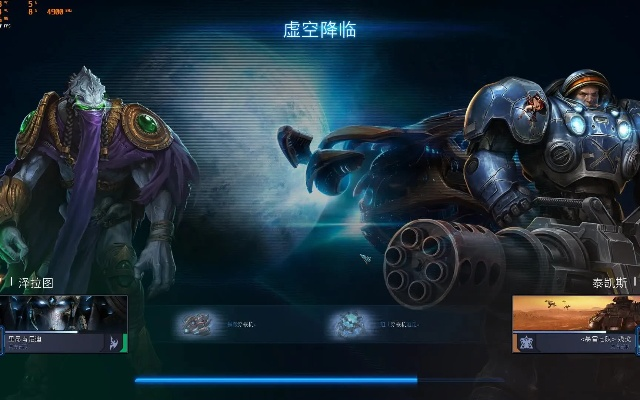Click the teal crystal objective icon

(x=350, y=324)
